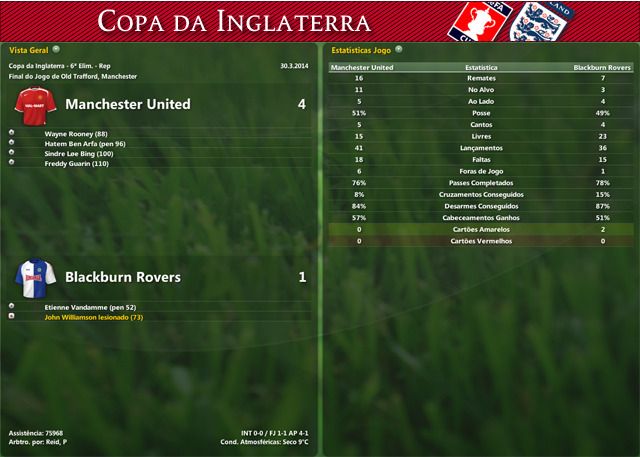
Task: Click the injured John Williamson entry
Action: 94,317
